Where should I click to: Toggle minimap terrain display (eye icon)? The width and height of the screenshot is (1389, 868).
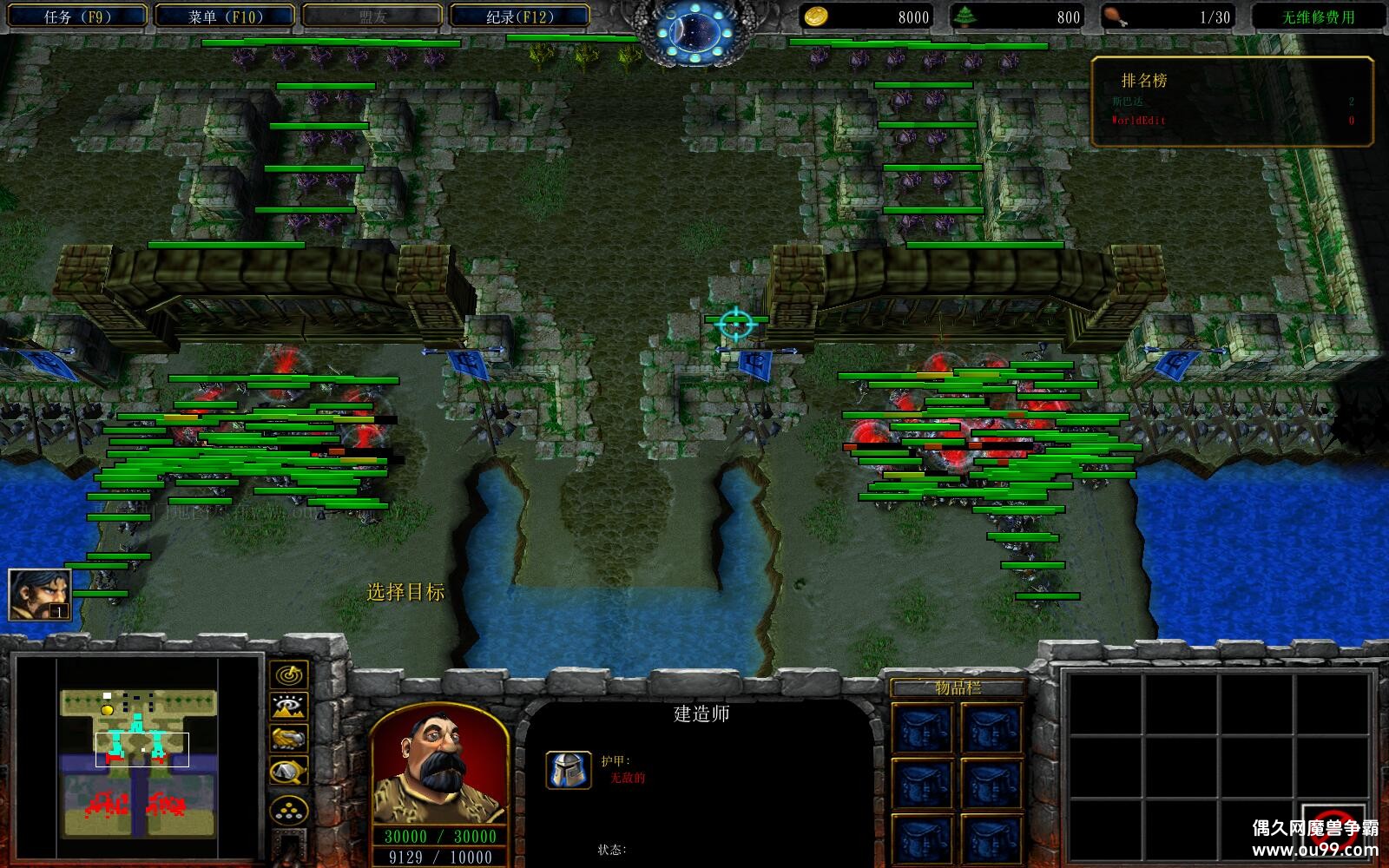[x=288, y=707]
